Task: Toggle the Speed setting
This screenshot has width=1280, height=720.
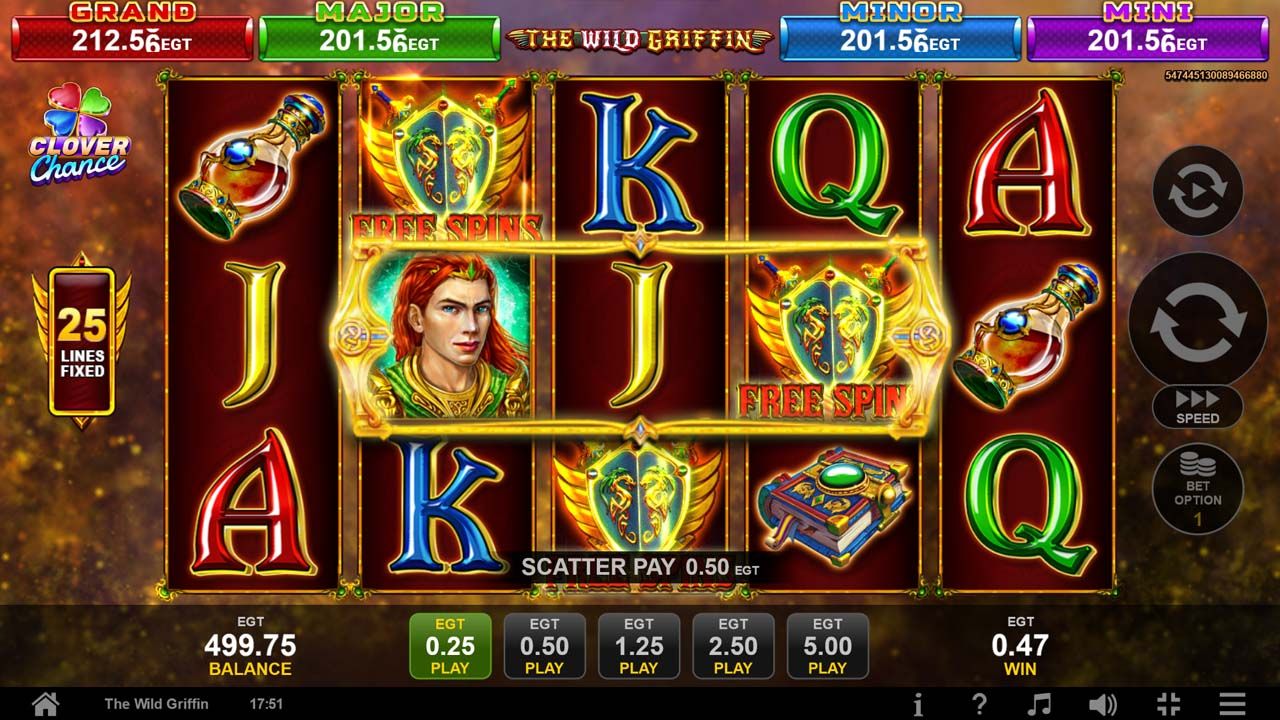Action: [1197, 407]
